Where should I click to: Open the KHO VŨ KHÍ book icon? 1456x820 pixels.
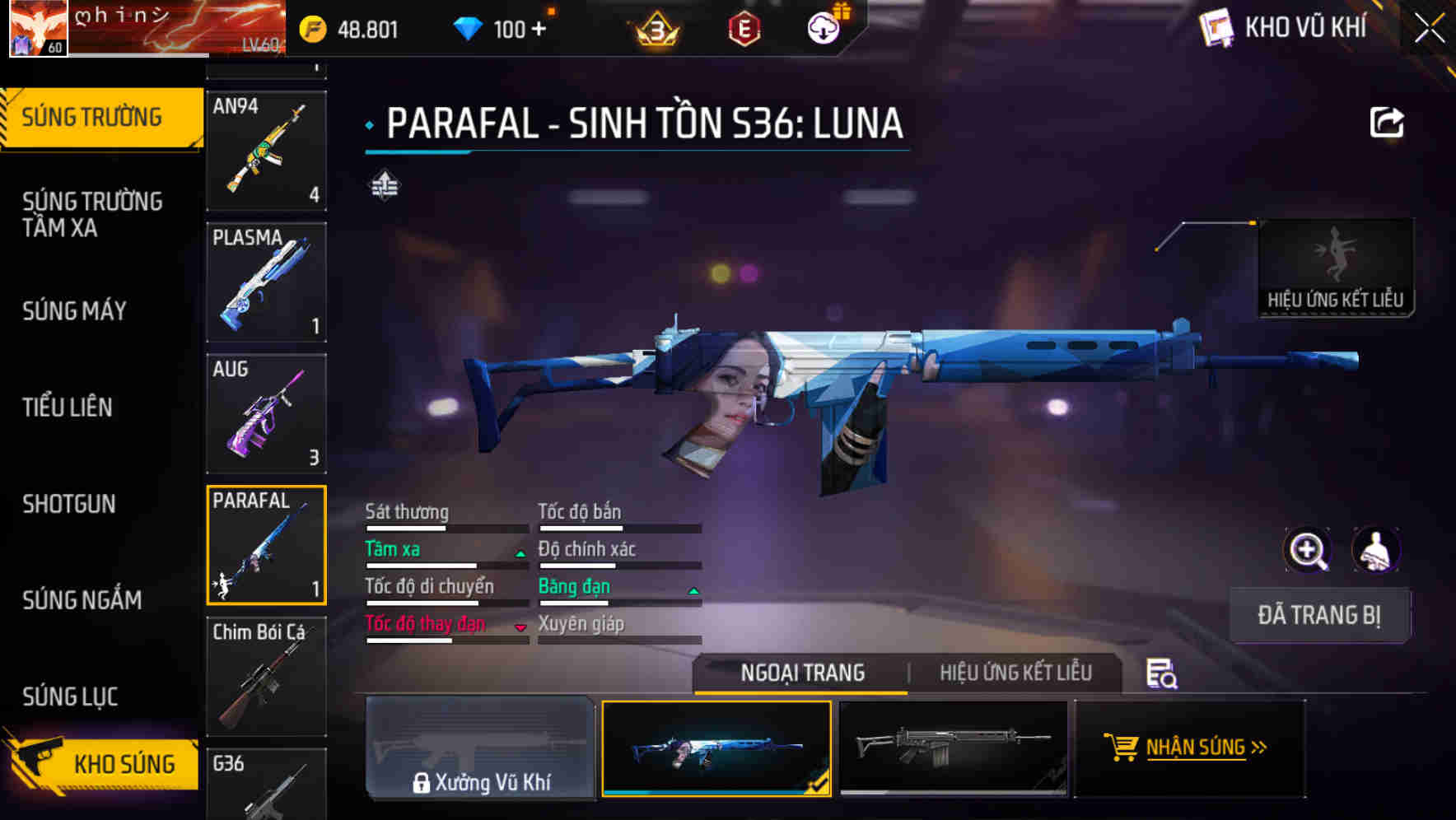pyautogui.click(x=1216, y=27)
